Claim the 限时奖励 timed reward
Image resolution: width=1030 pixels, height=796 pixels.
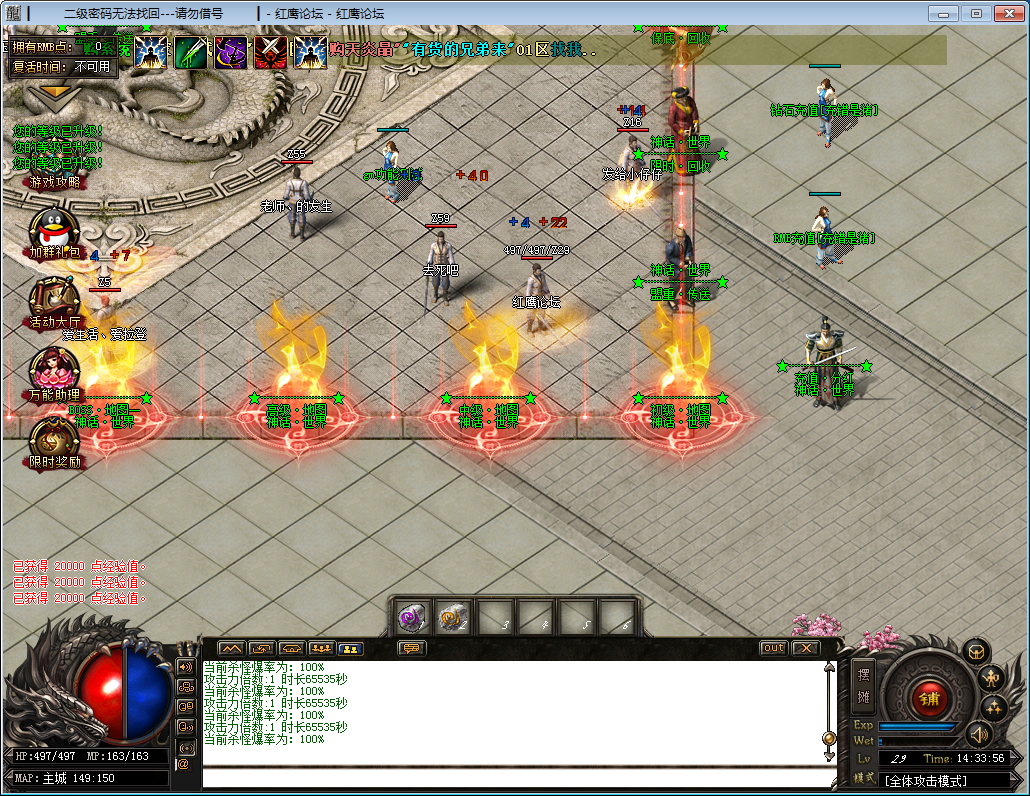click(x=54, y=440)
